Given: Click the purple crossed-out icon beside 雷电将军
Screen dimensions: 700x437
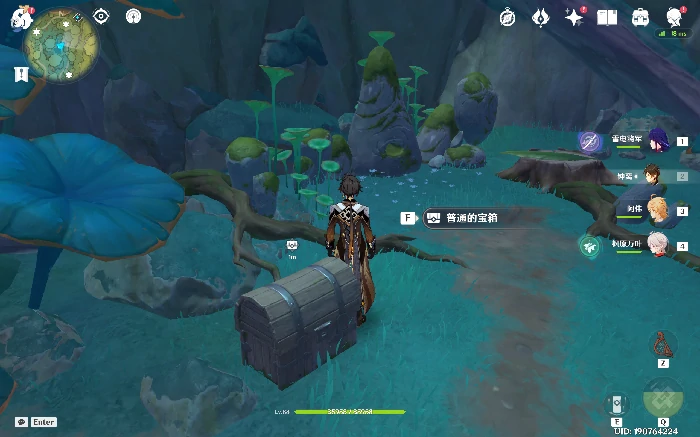Looking at the screenshot, I should tap(590, 143).
